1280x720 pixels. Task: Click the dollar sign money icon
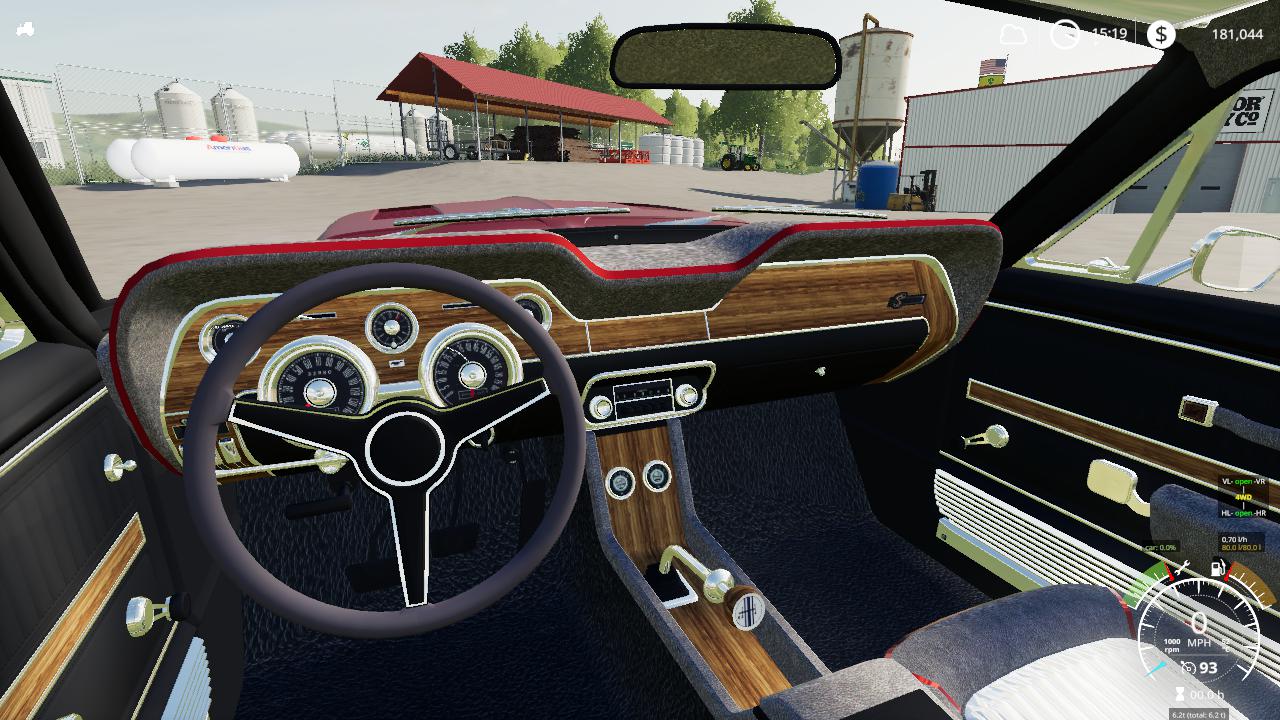[x=1160, y=35]
